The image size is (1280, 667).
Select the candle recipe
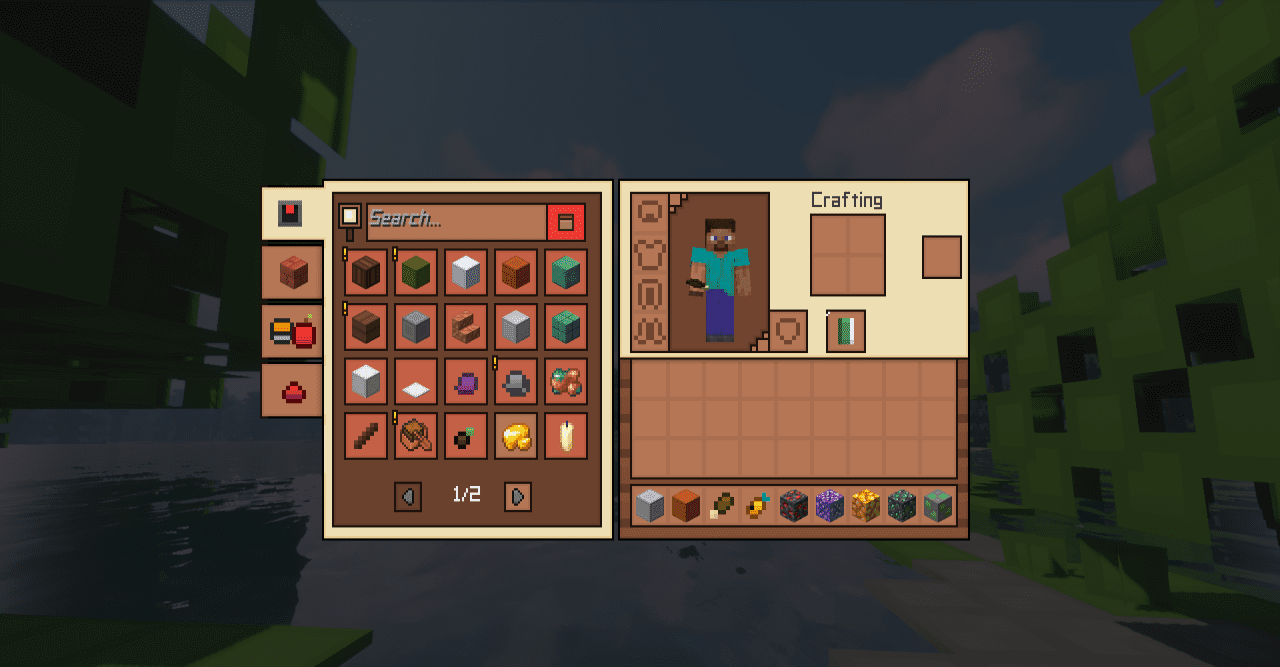click(566, 437)
